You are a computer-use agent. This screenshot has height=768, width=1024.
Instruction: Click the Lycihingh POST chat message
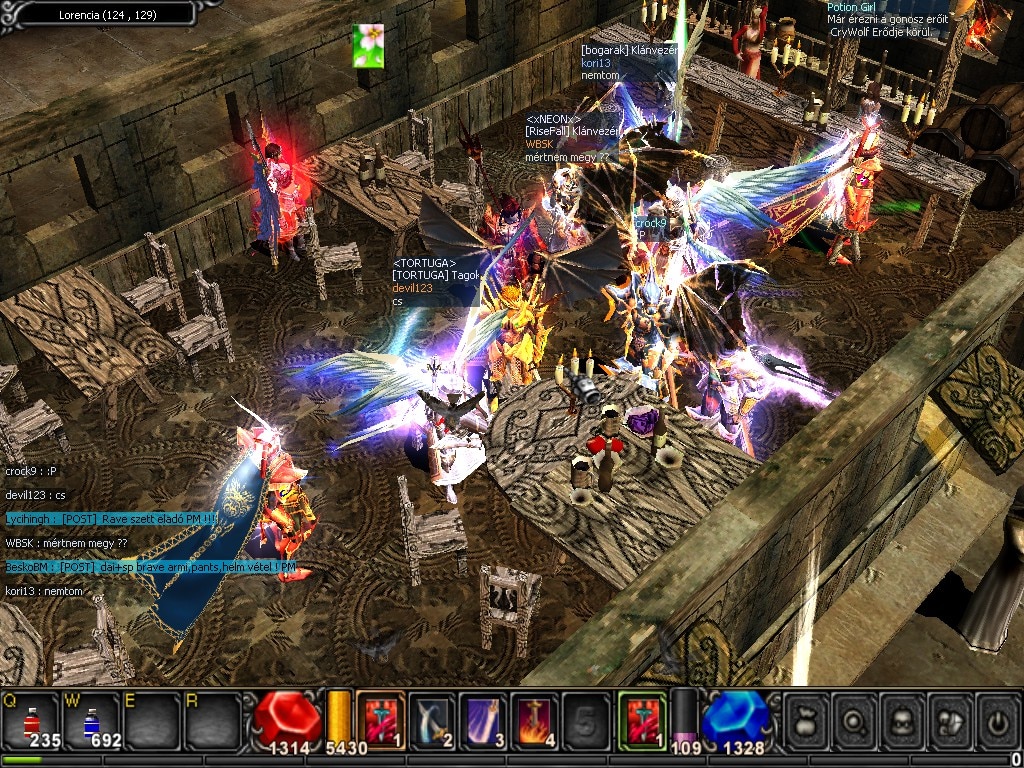coord(111,518)
